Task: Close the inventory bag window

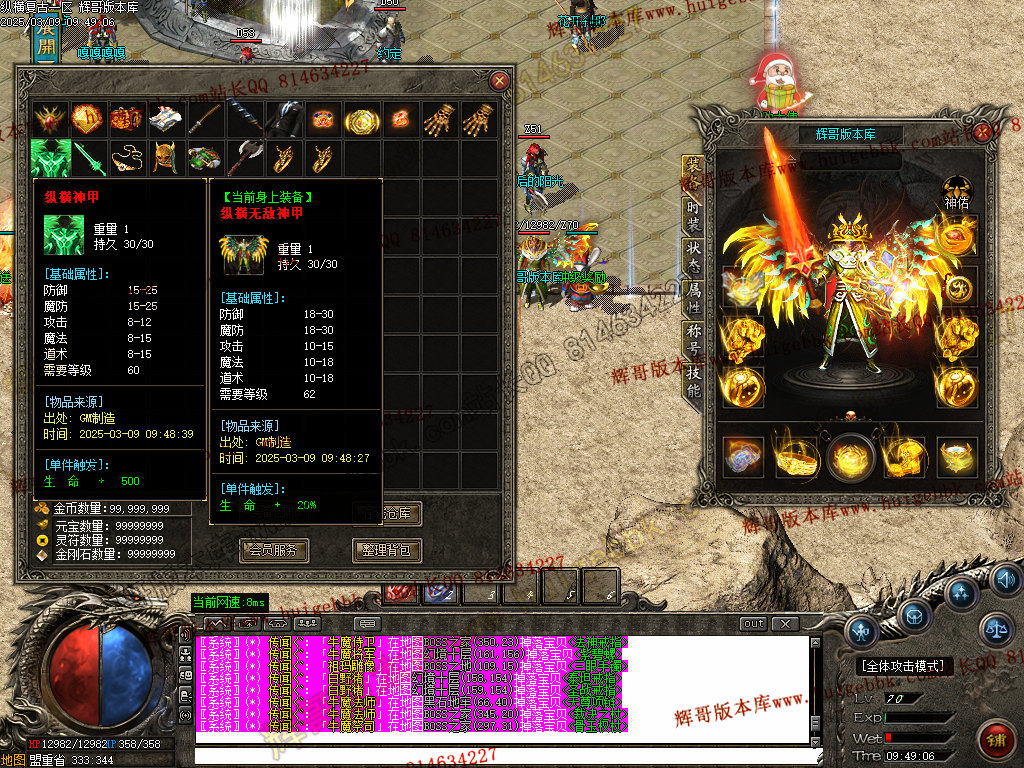Action: tap(499, 81)
